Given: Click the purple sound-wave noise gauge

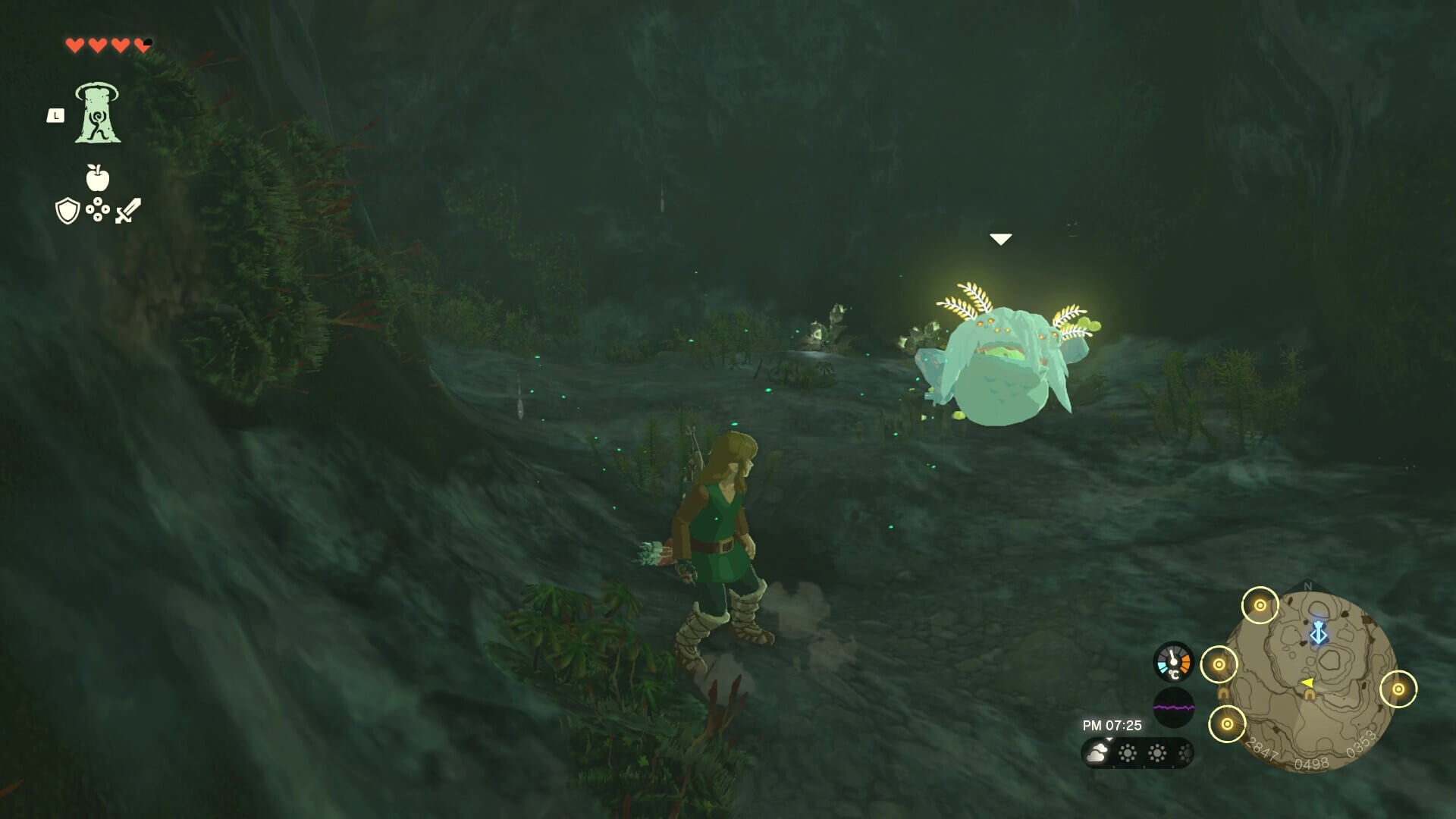Looking at the screenshot, I should pyautogui.click(x=1173, y=708).
